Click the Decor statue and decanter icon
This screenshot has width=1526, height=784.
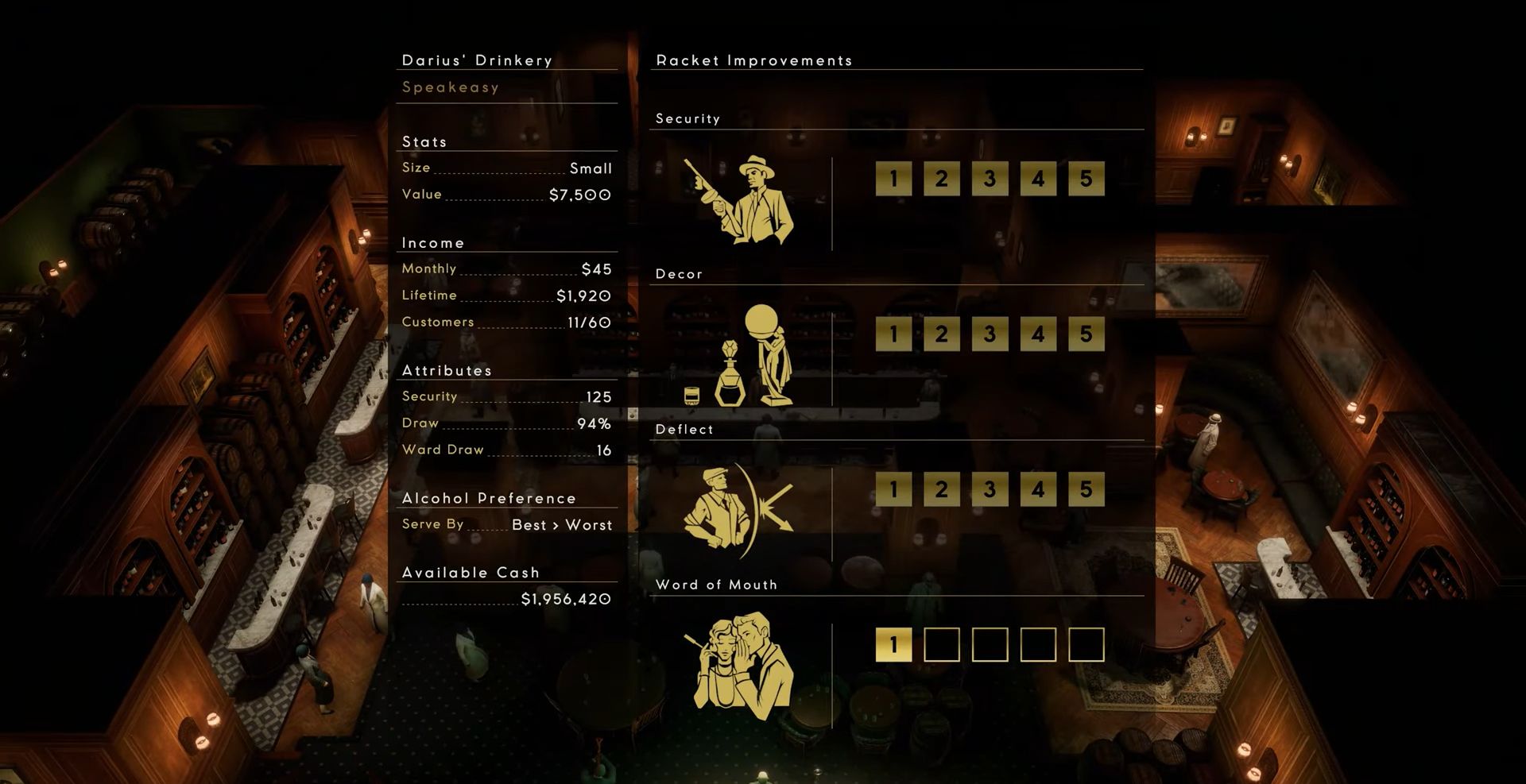click(x=739, y=356)
